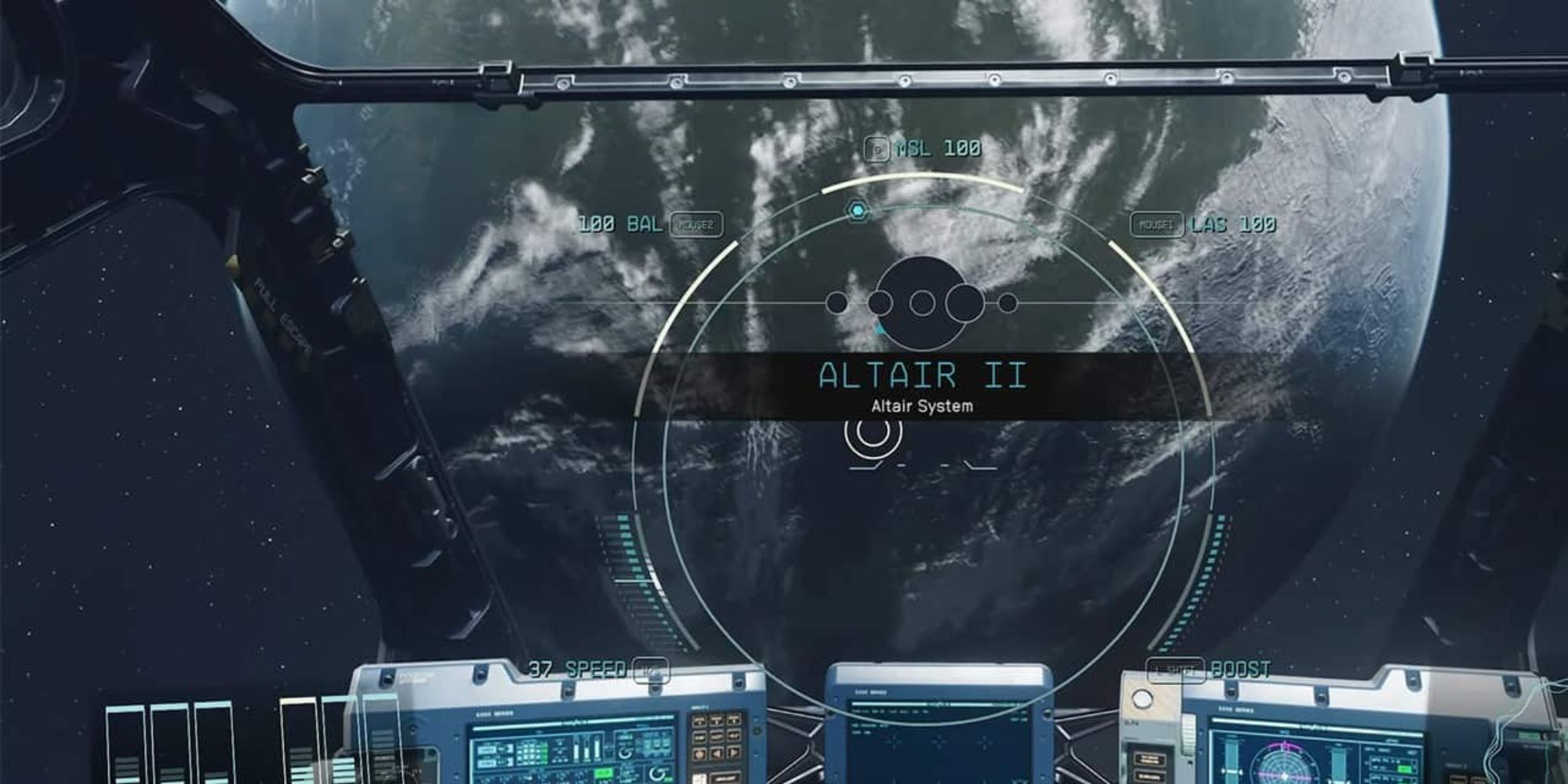1568x784 pixels.
Task: Select the largest planet in the orbit diagram
Action: pos(921,302)
